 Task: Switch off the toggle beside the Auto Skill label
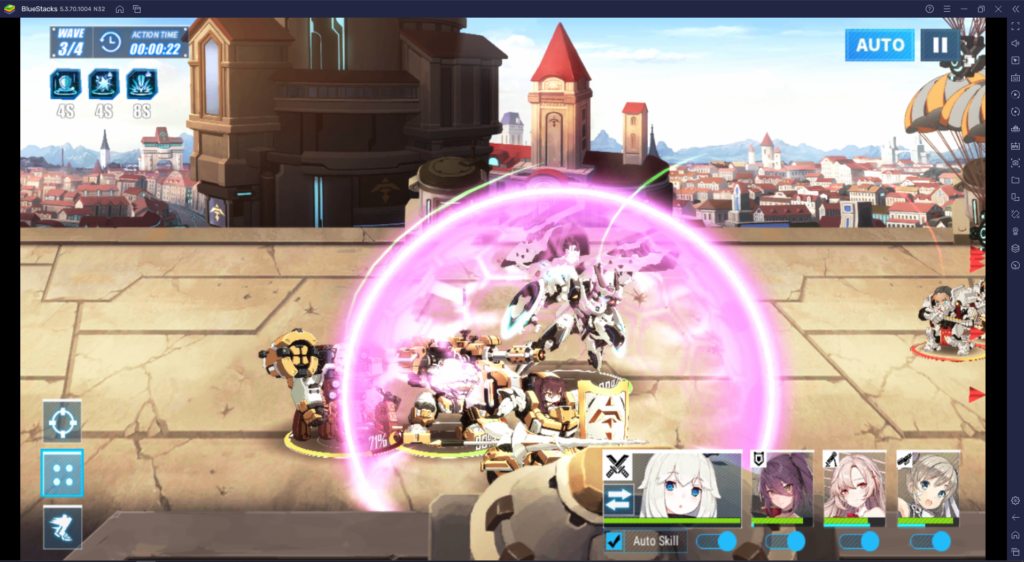[x=716, y=541]
